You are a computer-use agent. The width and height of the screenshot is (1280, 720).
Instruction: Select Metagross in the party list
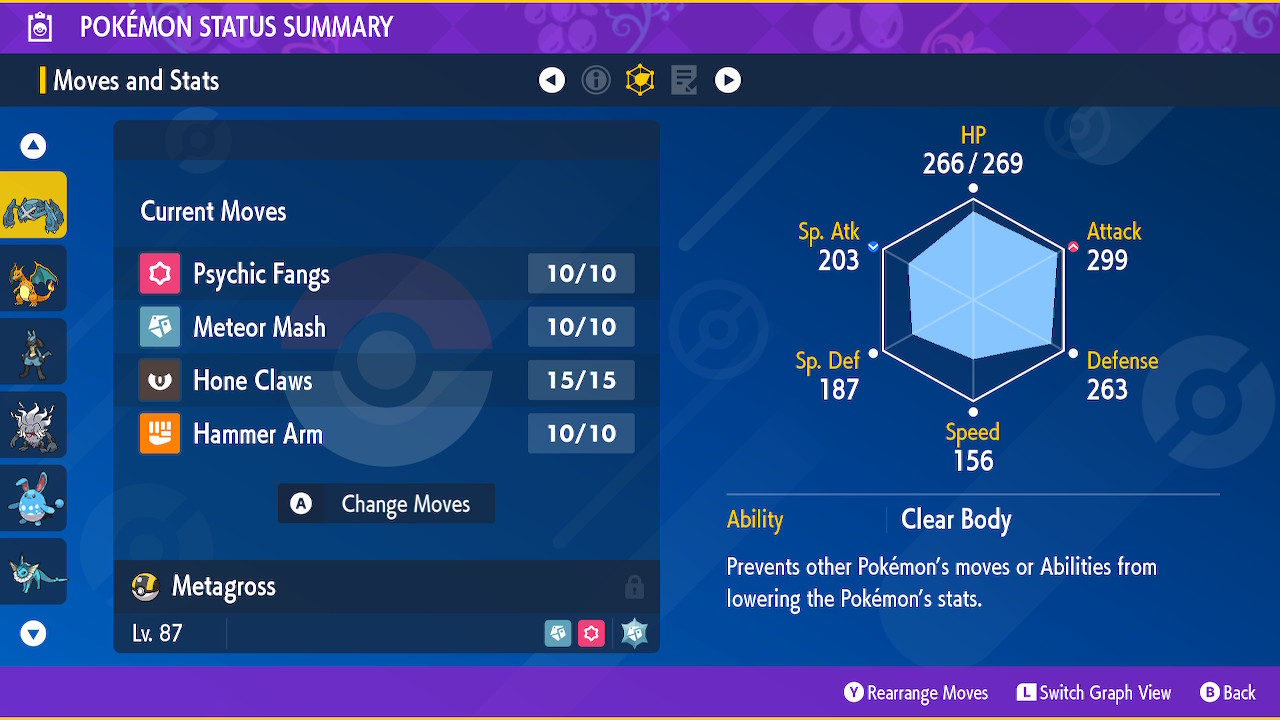tap(34, 205)
